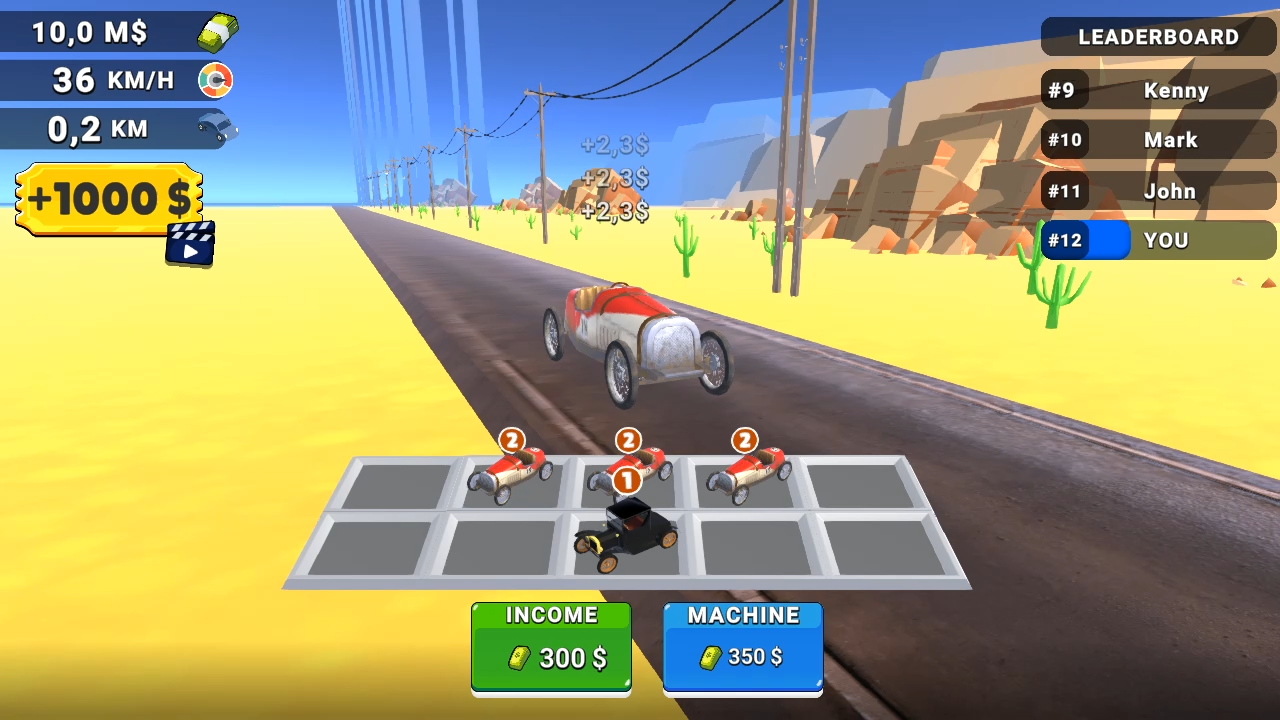Viewport: 1280px width, 720px height.
Task: Click Mark's #10 leaderboard row
Action: pos(1158,140)
